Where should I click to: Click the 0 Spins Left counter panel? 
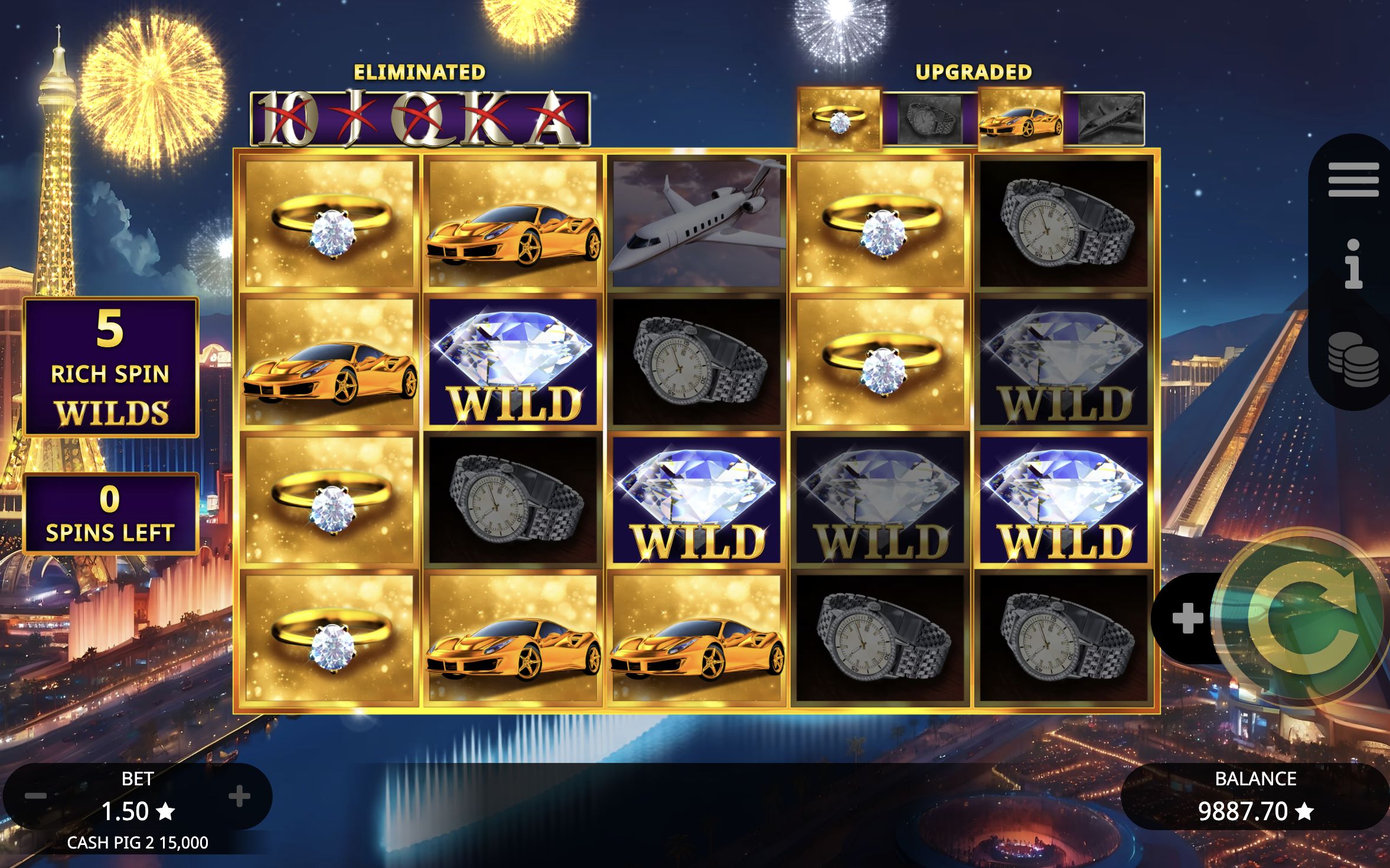(x=111, y=513)
